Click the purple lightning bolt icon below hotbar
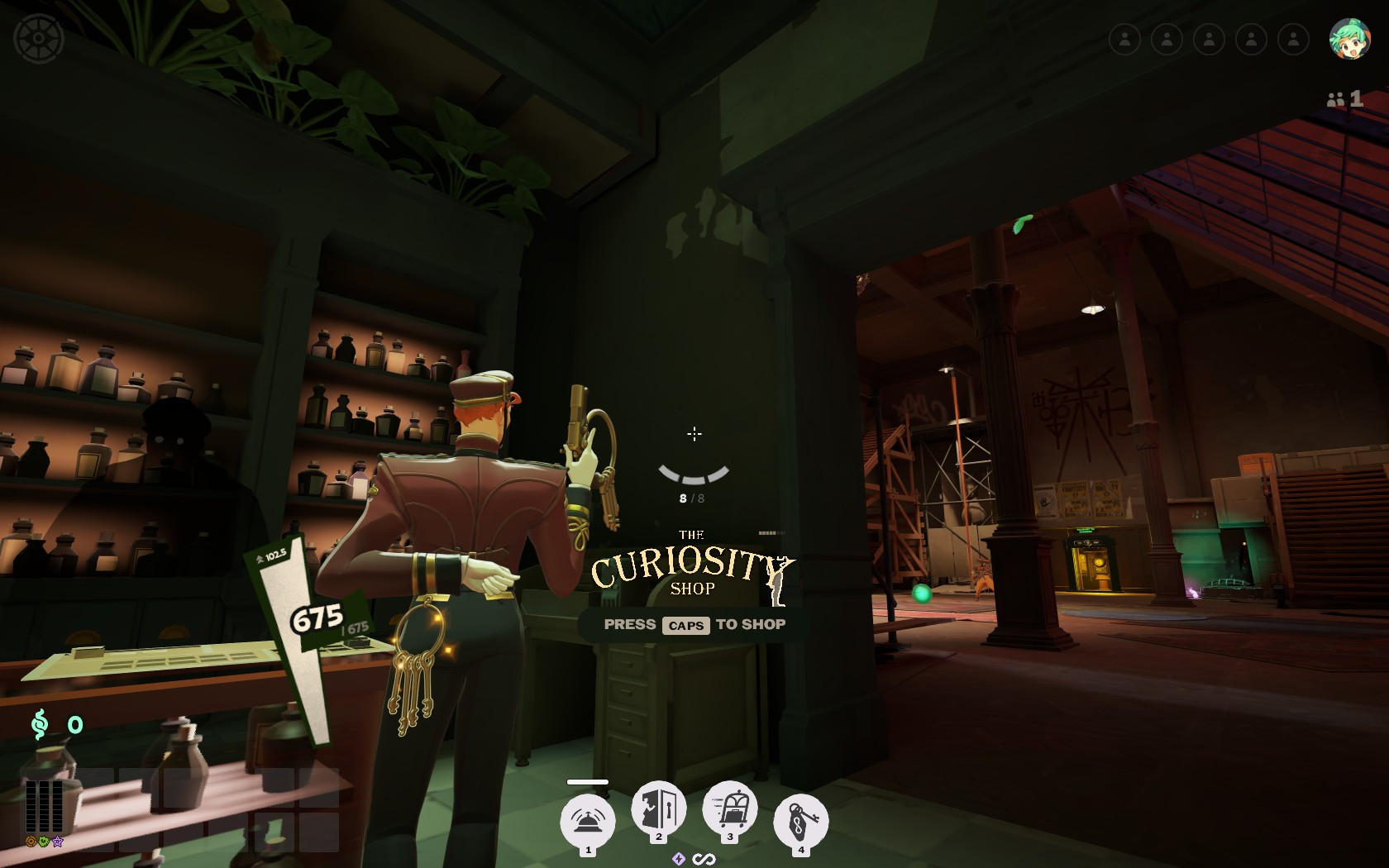 point(679,859)
